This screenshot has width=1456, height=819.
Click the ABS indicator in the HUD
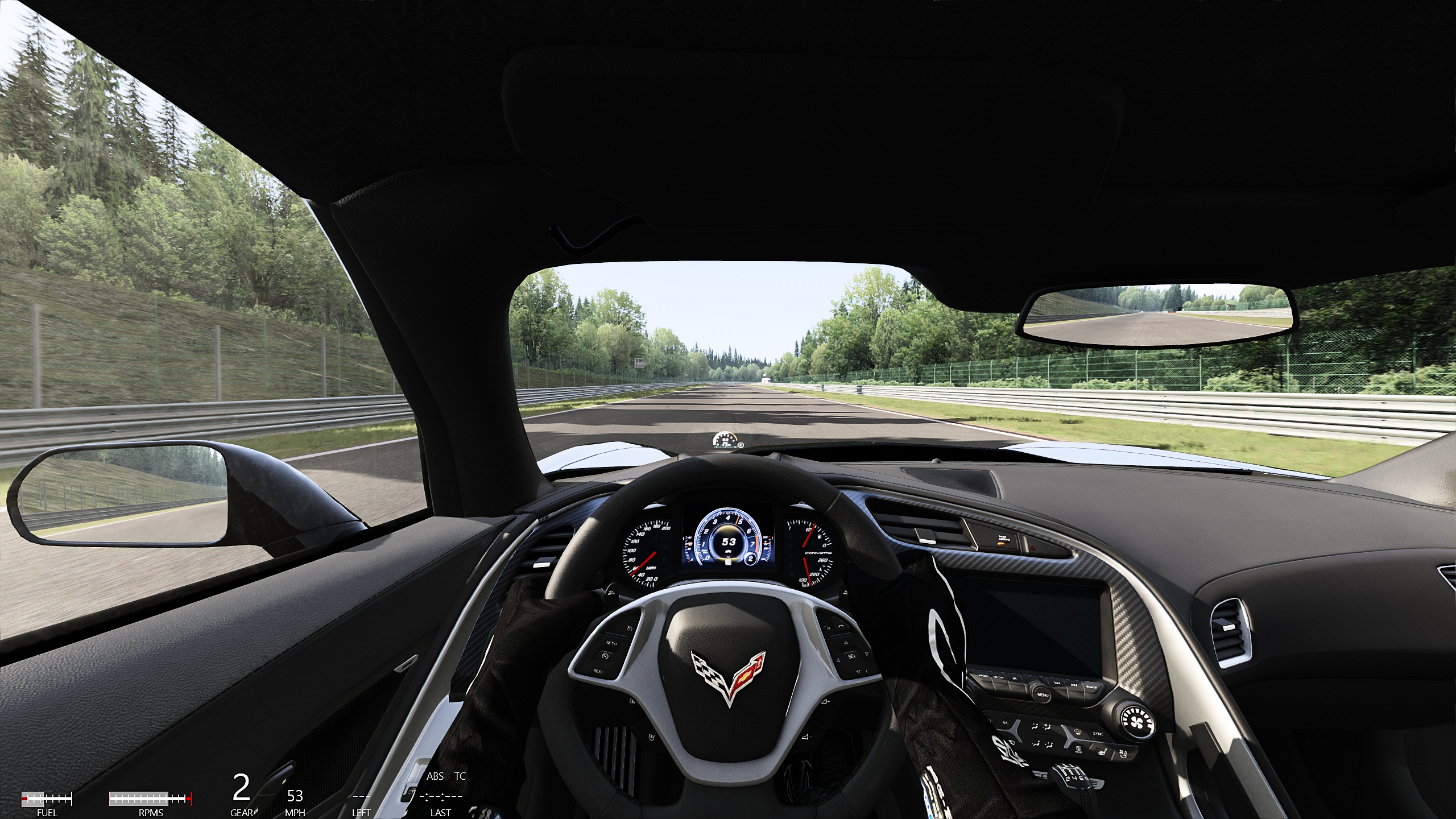(435, 776)
